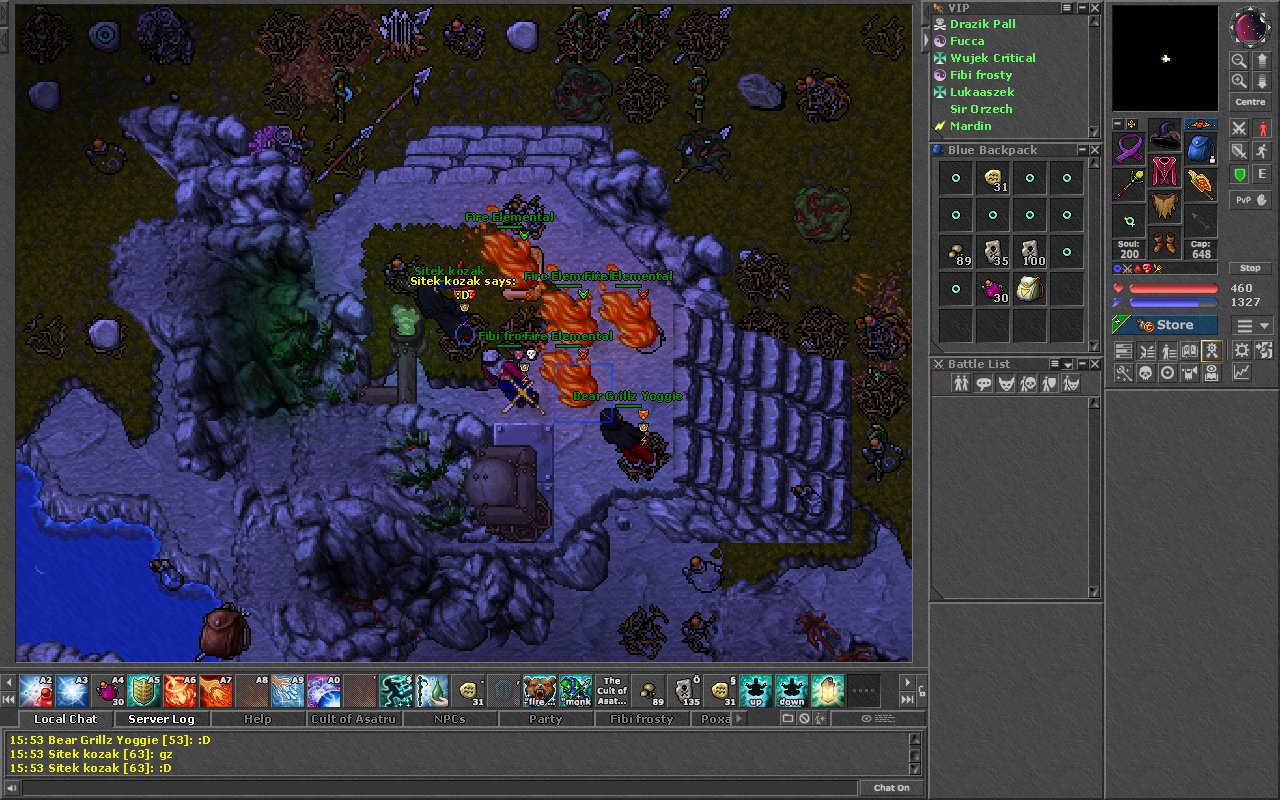
Task: Open the Store
Action: tap(1165, 325)
